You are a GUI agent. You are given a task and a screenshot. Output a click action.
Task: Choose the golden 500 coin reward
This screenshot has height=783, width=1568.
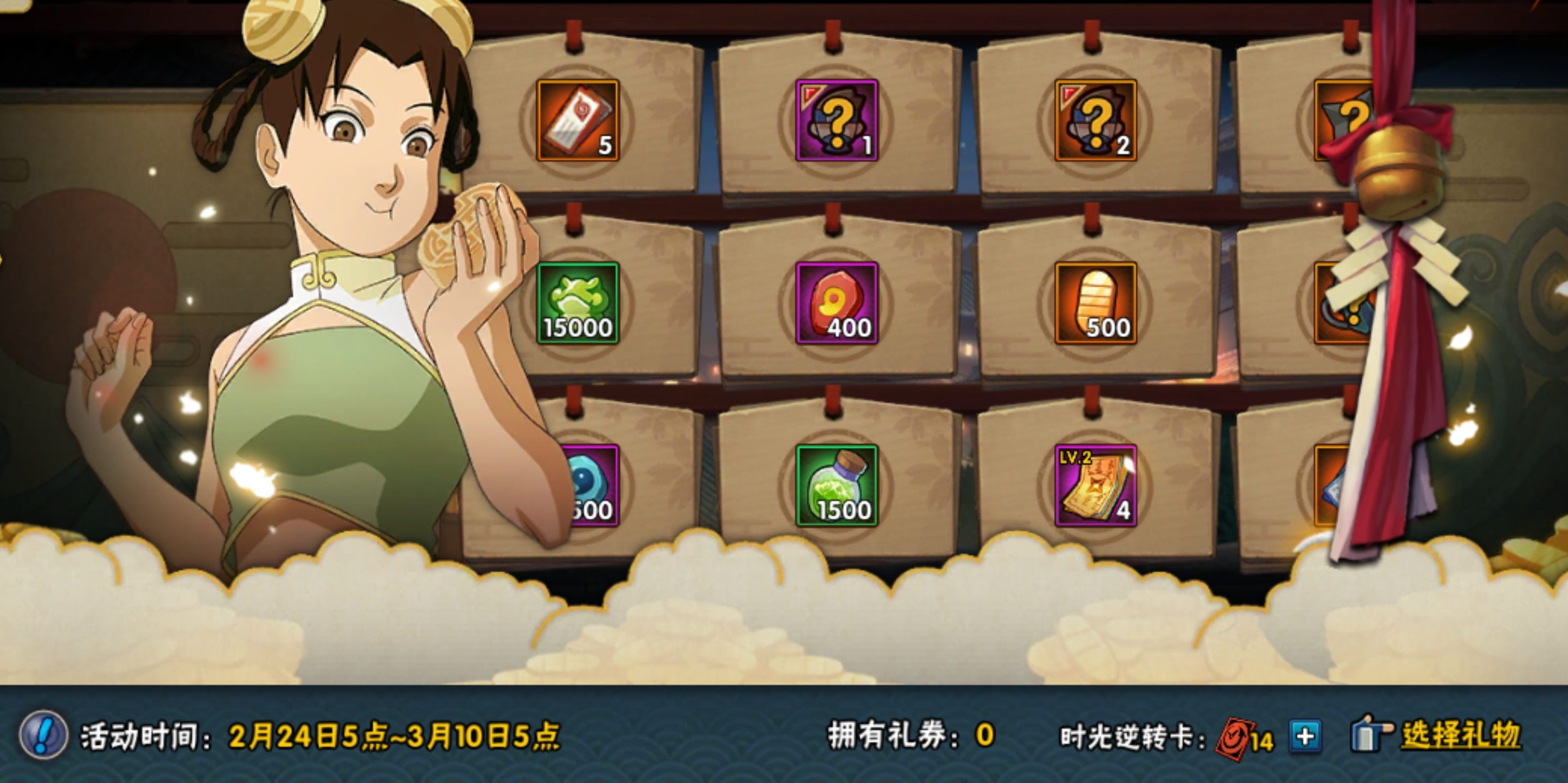(x=1095, y=303)
